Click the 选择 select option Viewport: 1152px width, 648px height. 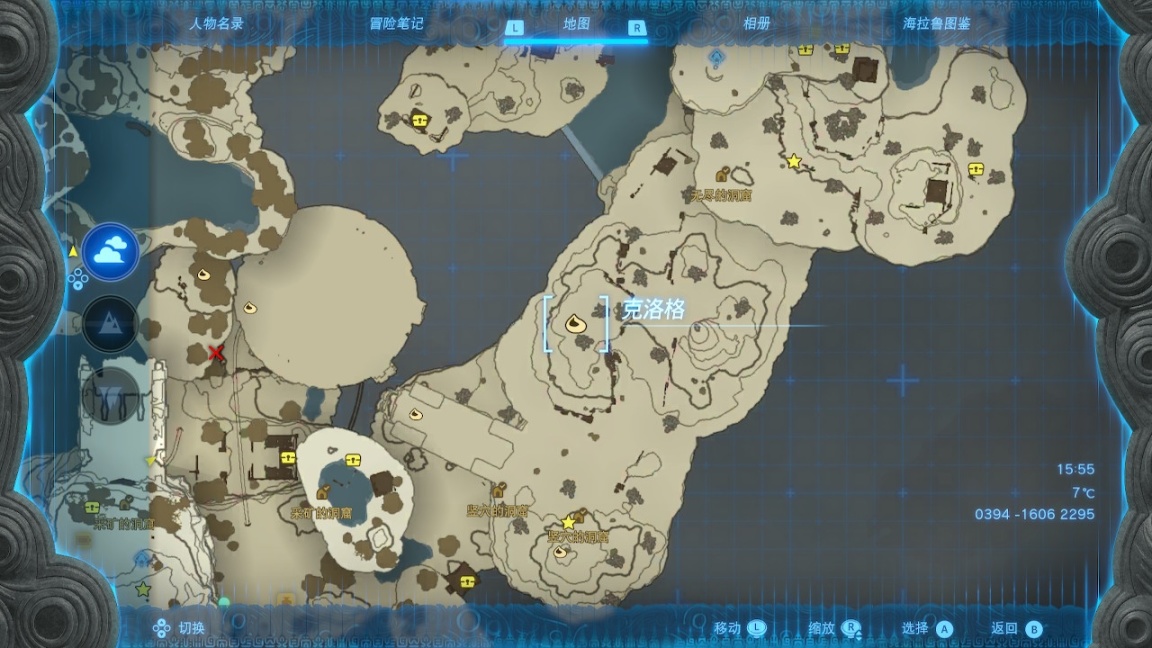click(927, 628)
